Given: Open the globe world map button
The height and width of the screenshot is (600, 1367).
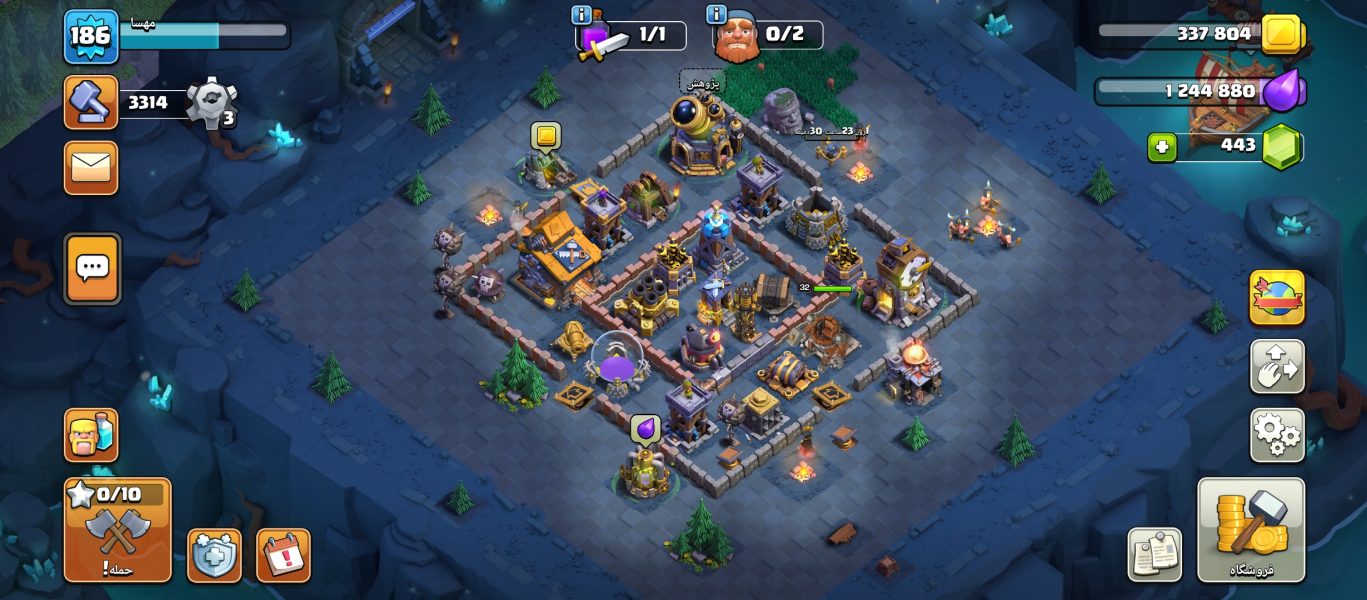Looking at the screenshot, I should pos(1277,297).
